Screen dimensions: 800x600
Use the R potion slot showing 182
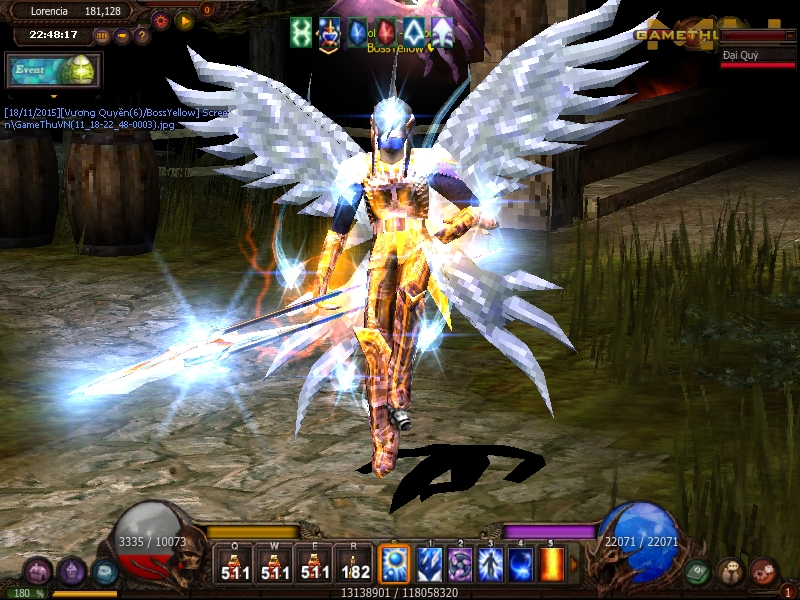coord(355,565)
